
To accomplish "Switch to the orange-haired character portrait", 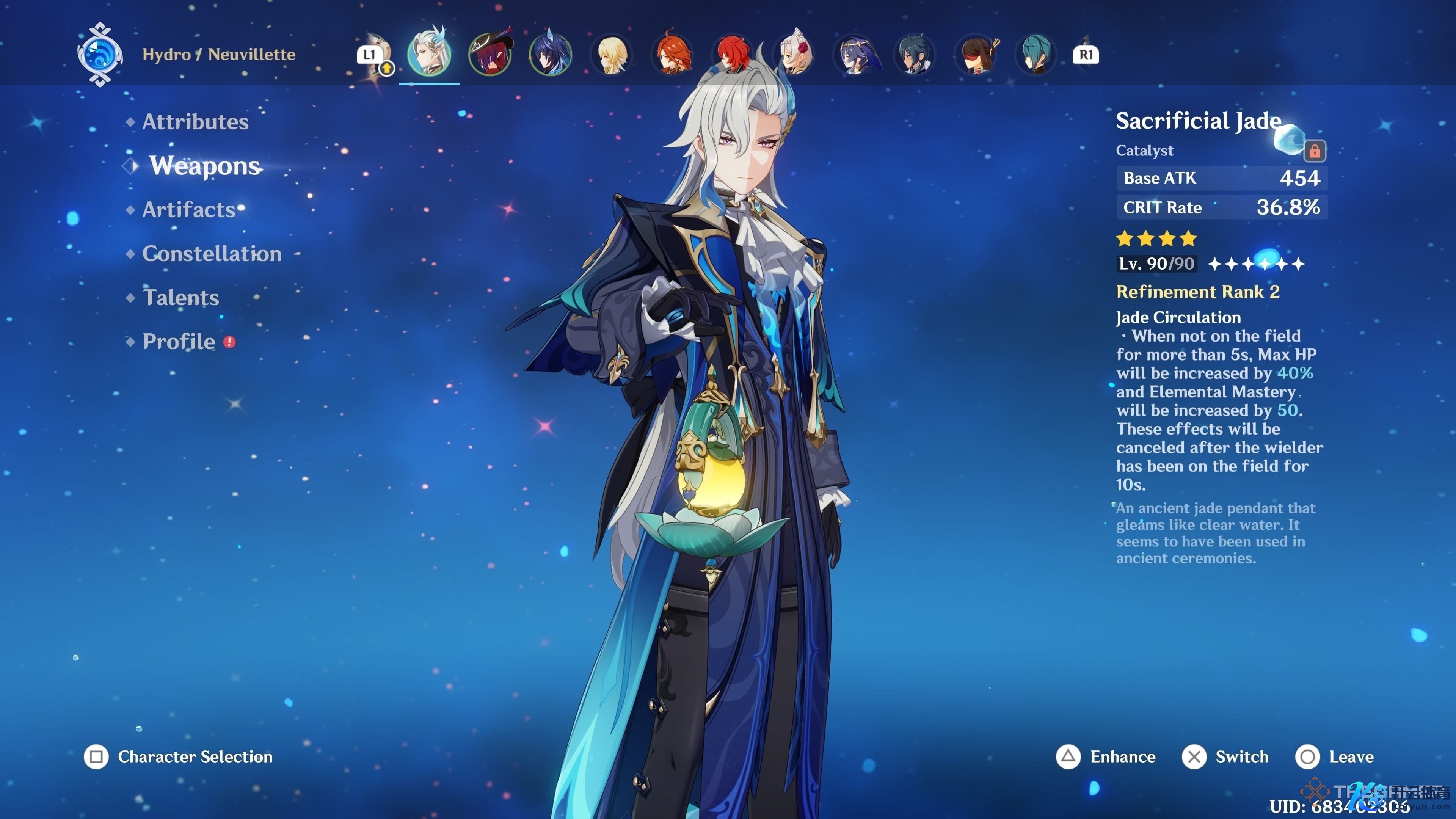I will point(672,54).
